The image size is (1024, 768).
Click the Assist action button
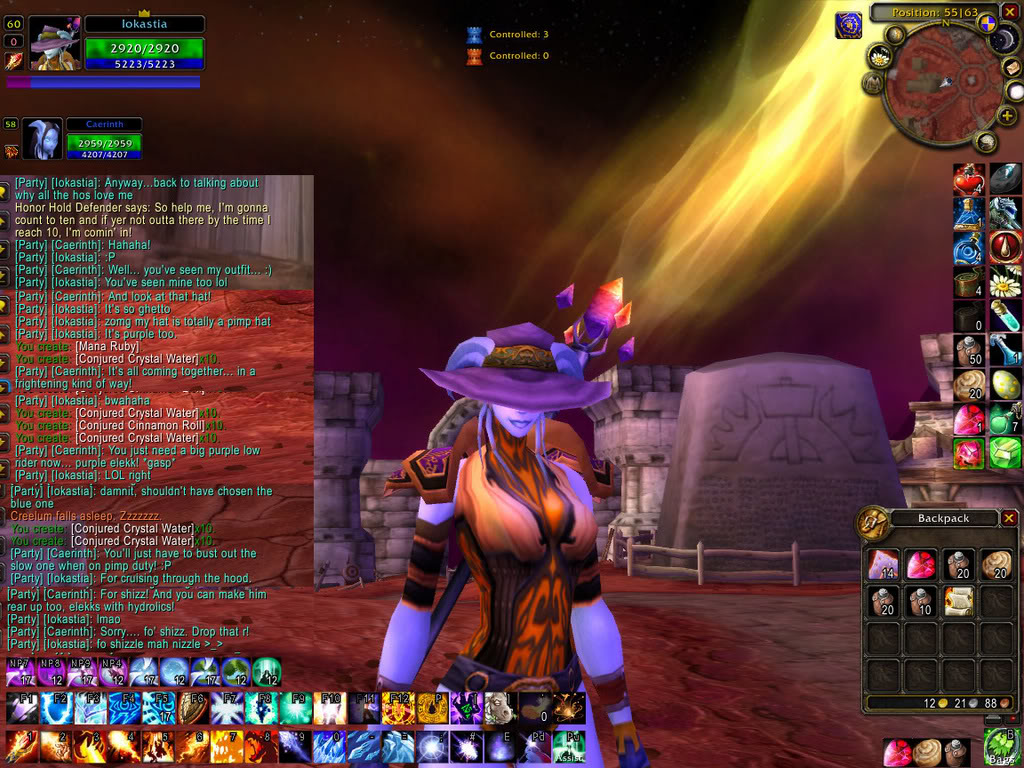point(568,747)
